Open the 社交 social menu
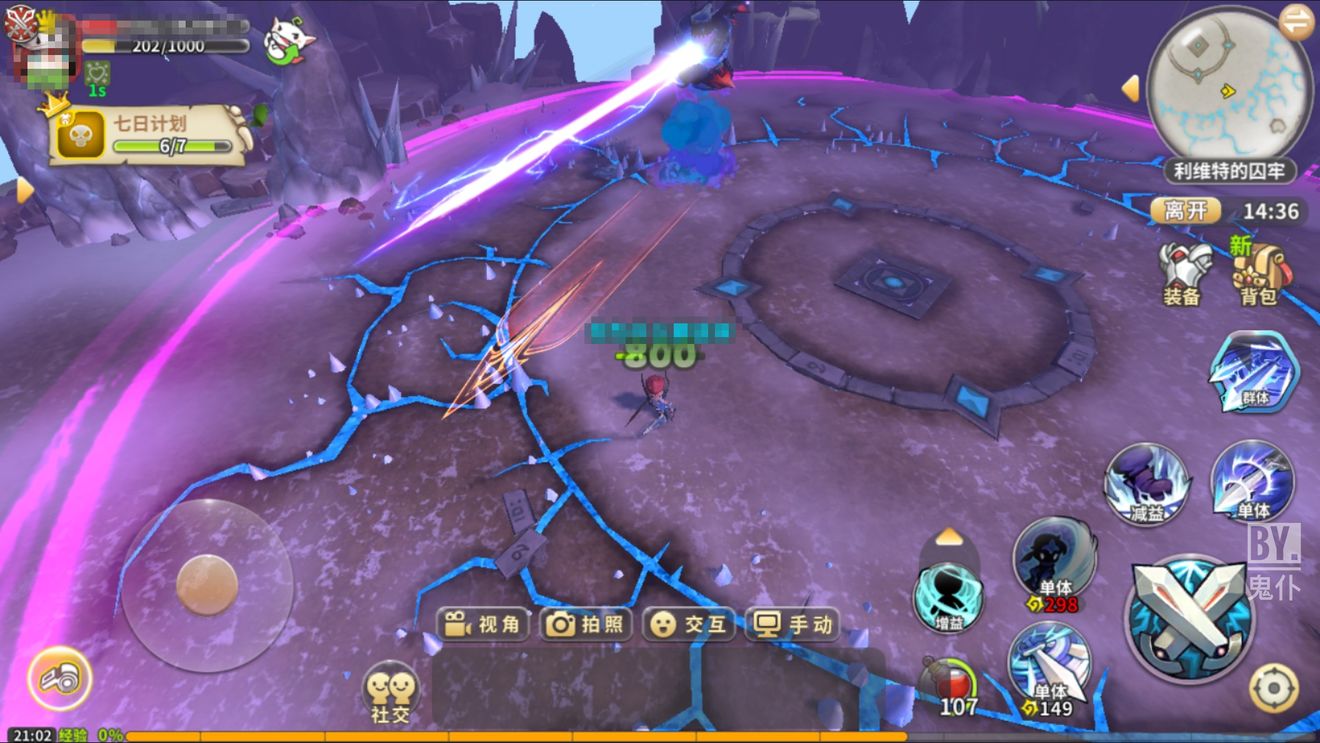Viewport: 1320px width, 743px height. click(x=391, y=691)
